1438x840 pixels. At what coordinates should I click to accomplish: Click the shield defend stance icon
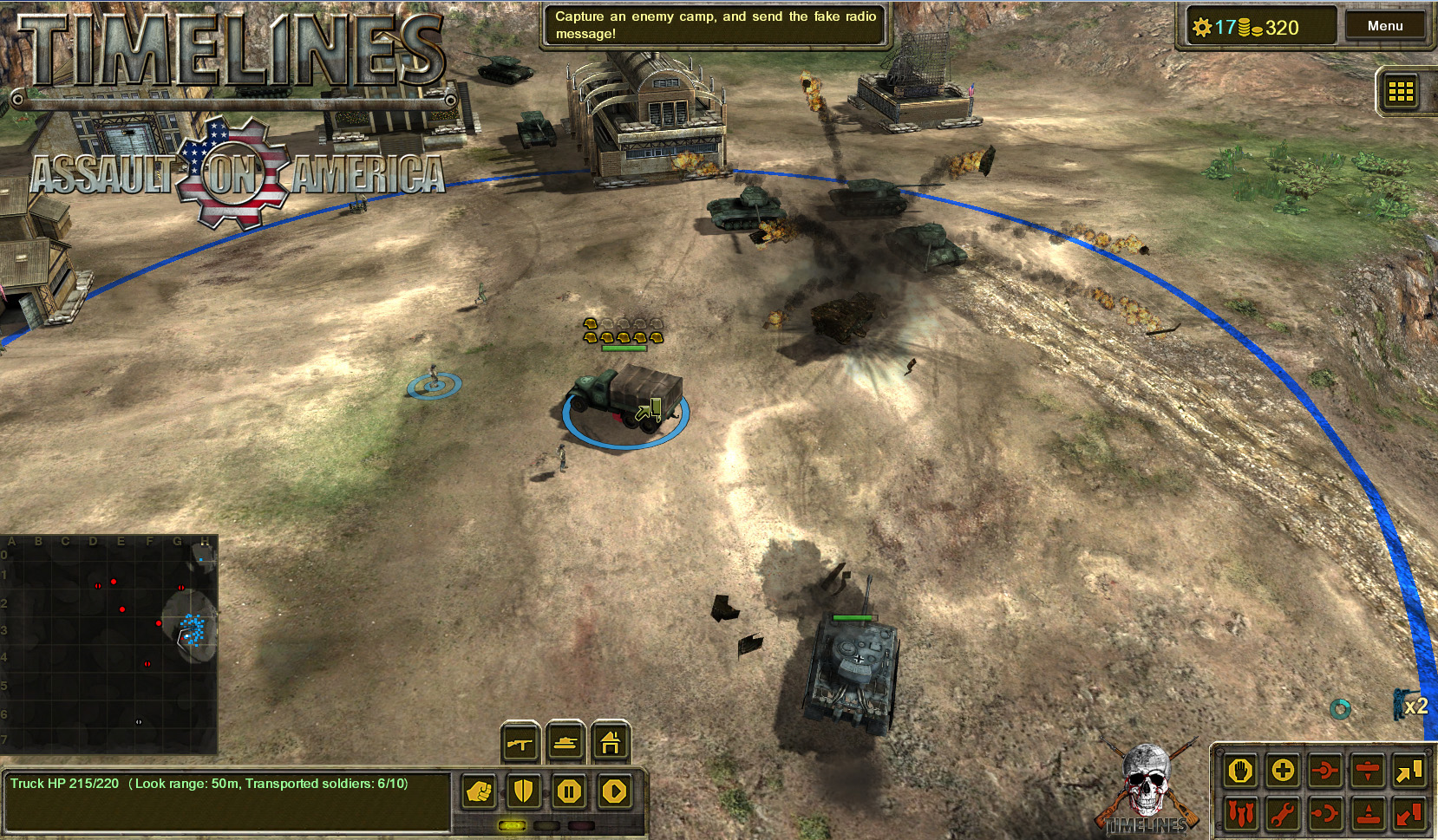[524, 791]
